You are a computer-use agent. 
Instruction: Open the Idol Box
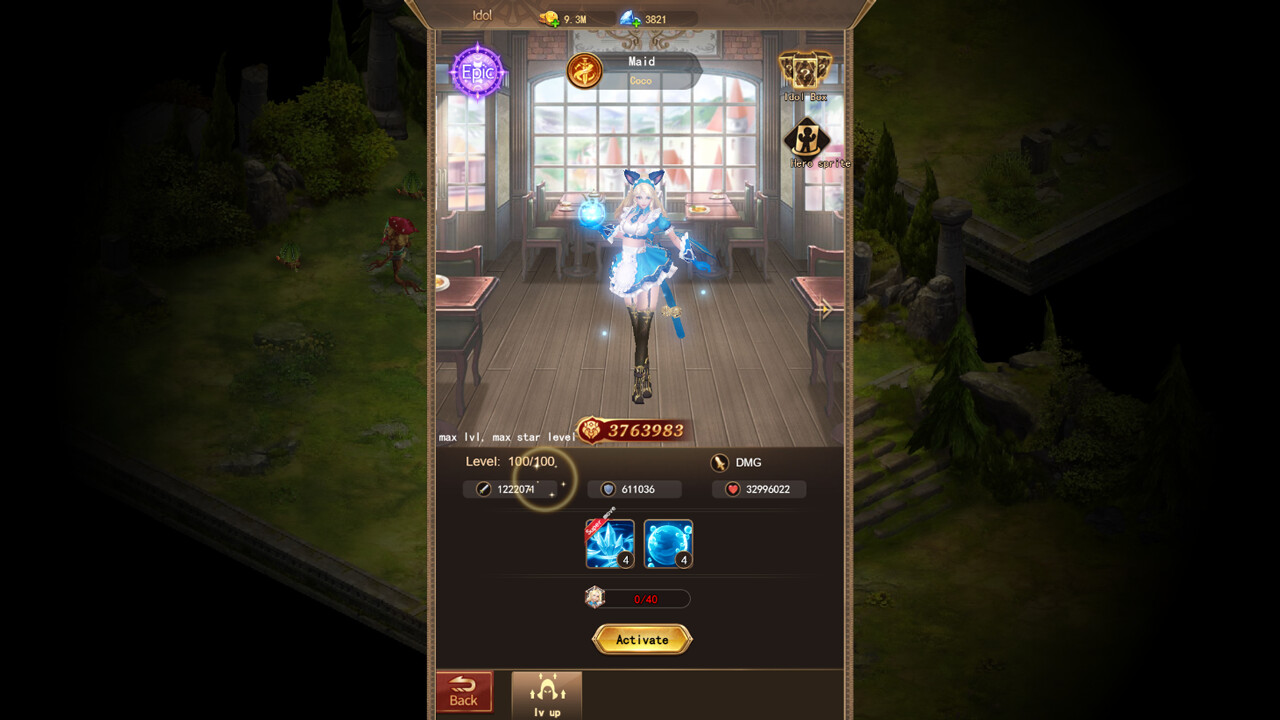coord(805,70)
